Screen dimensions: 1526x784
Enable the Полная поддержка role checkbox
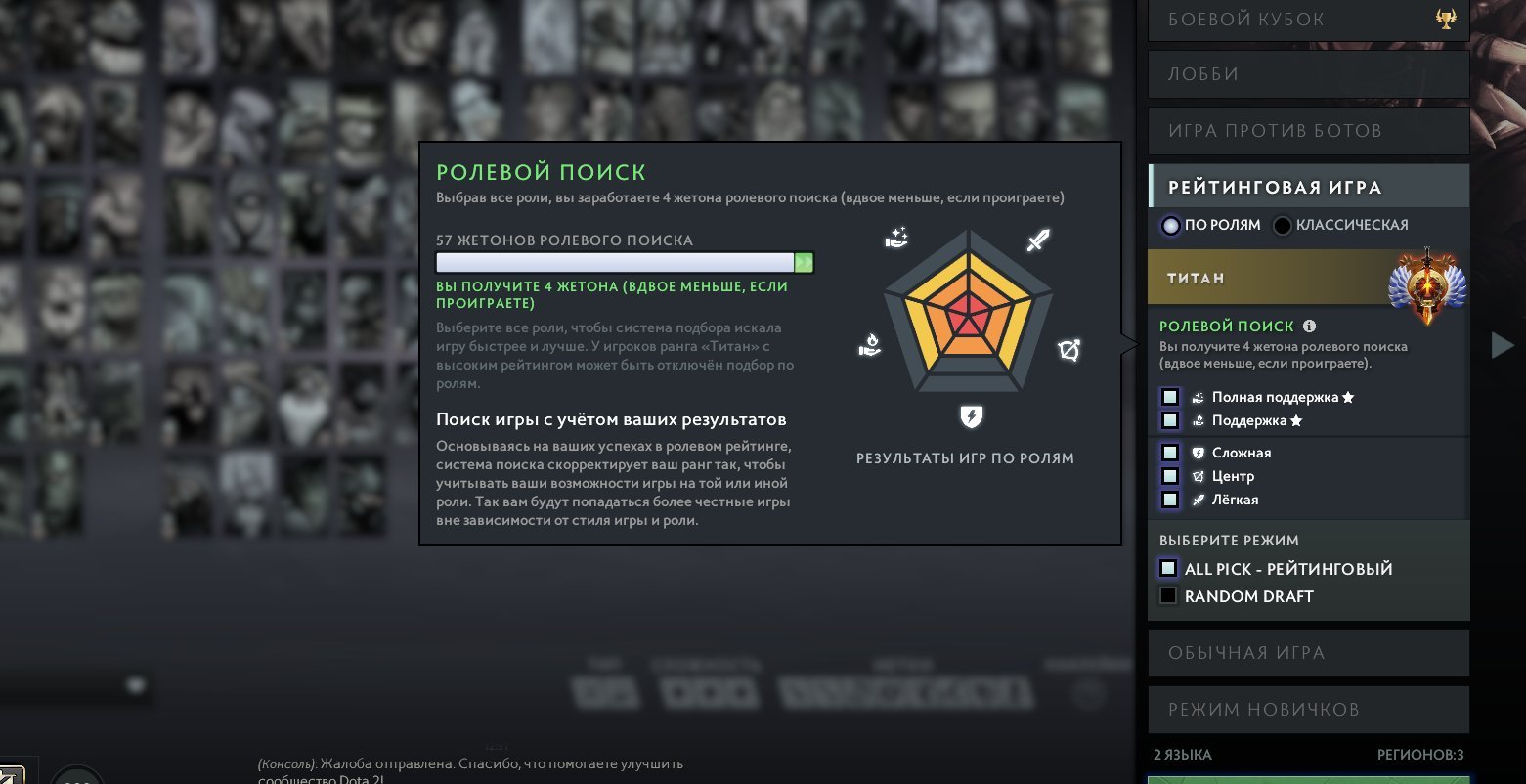(x=1169, y=397)
